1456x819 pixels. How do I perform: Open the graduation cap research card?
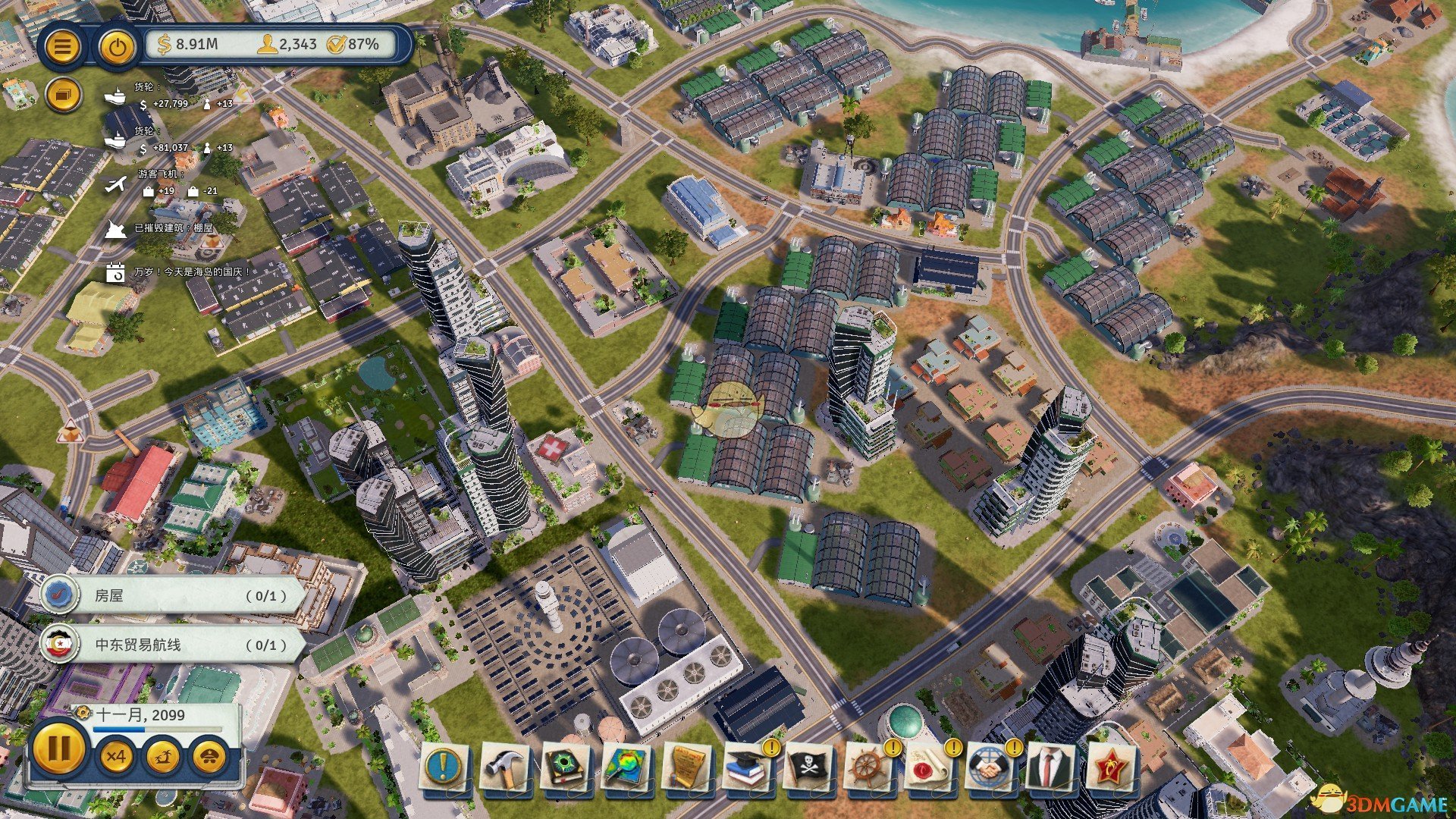[747, 767]
